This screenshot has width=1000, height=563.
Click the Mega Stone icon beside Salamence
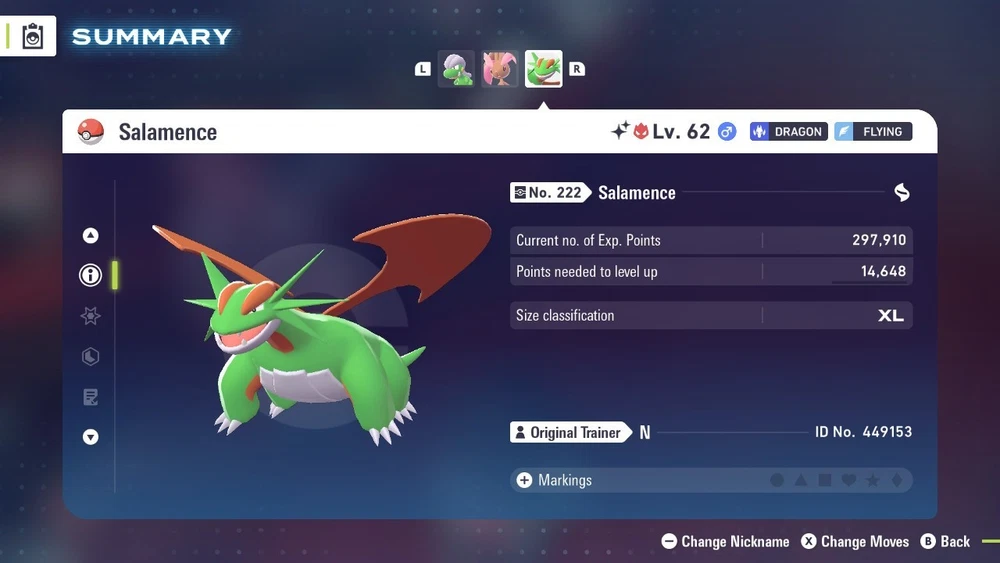[901, 193]
